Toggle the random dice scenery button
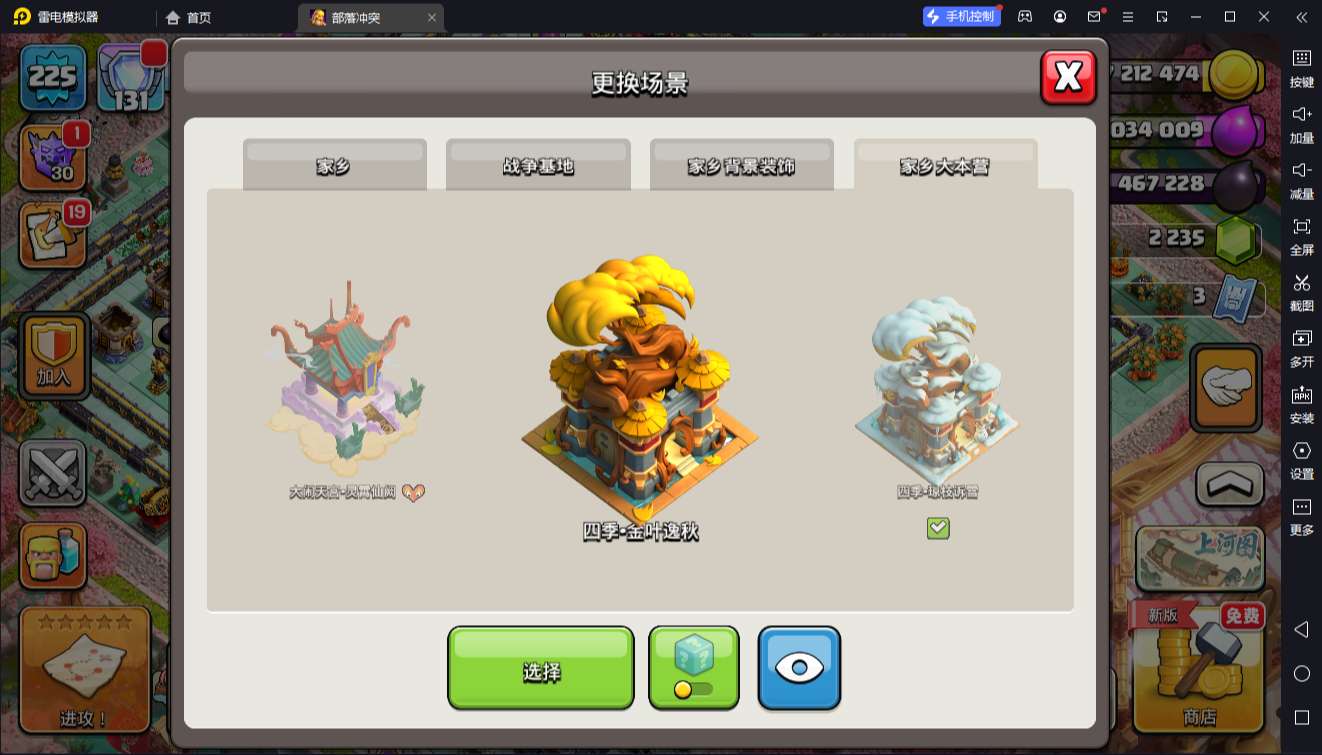1322x755 pixels. coord(694,668)
